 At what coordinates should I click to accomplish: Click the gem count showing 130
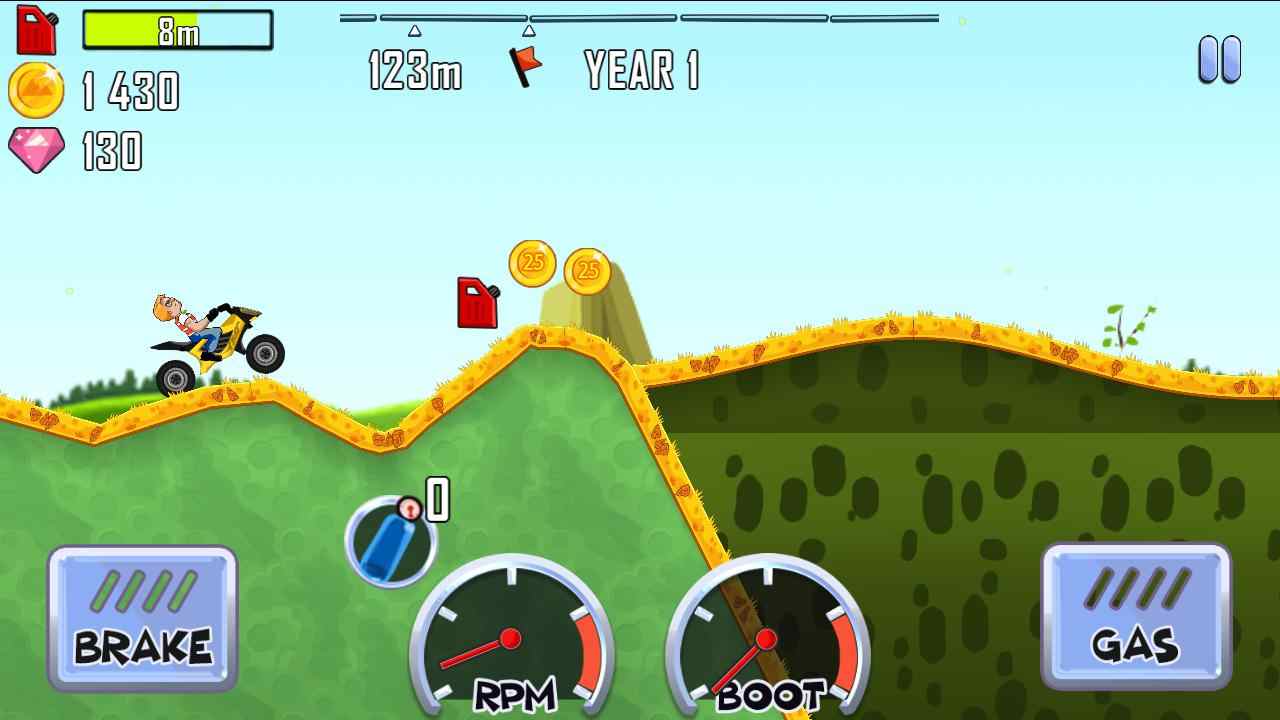(x=110, y=153)
